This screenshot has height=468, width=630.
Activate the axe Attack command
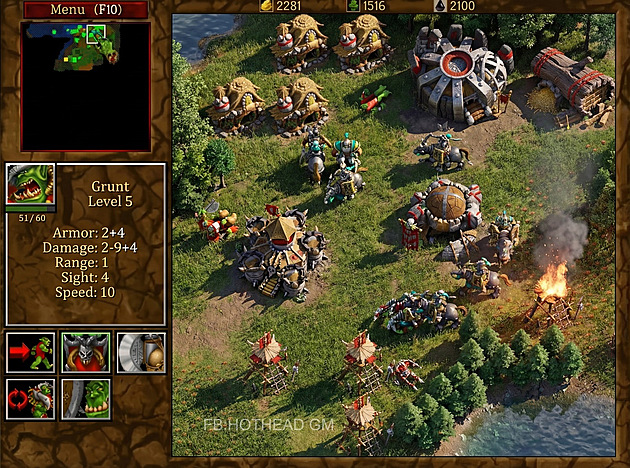pyautogui.click(x=141, y=353)
